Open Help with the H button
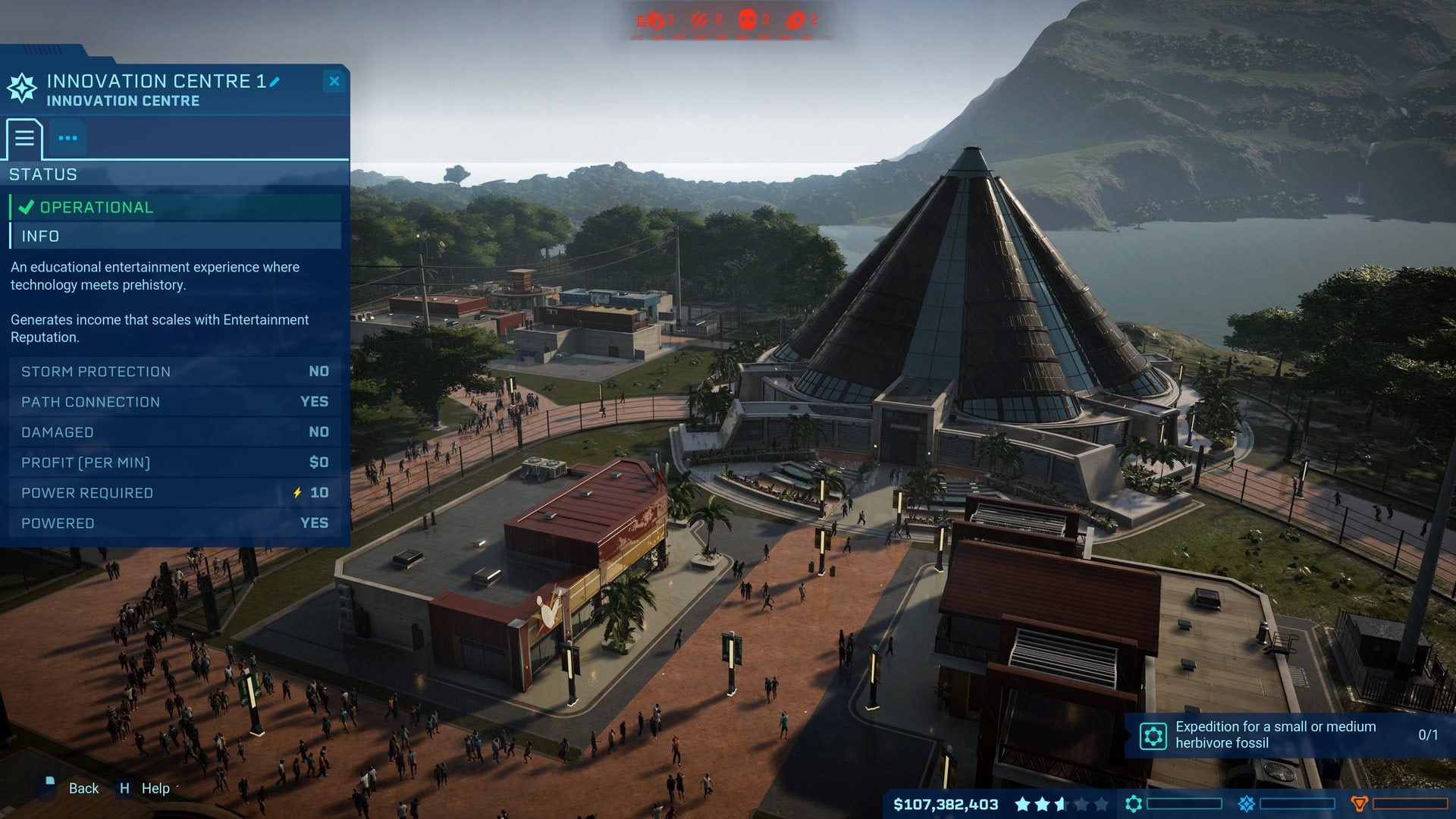Viewport: 1456px width, 819px height. [x=126, y=789]
